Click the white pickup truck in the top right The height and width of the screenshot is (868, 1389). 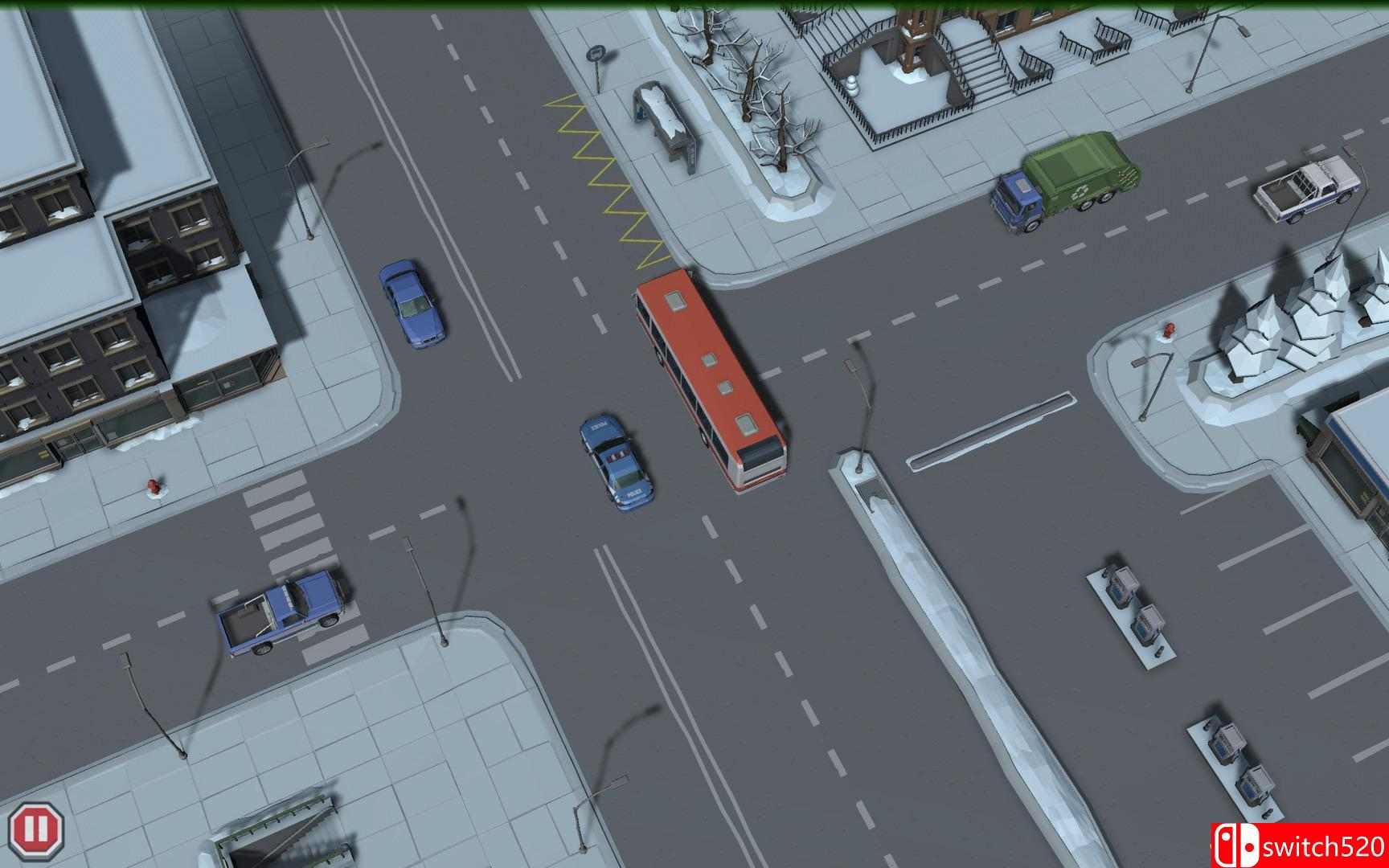pyautogui.click(x=1310, y=189)
